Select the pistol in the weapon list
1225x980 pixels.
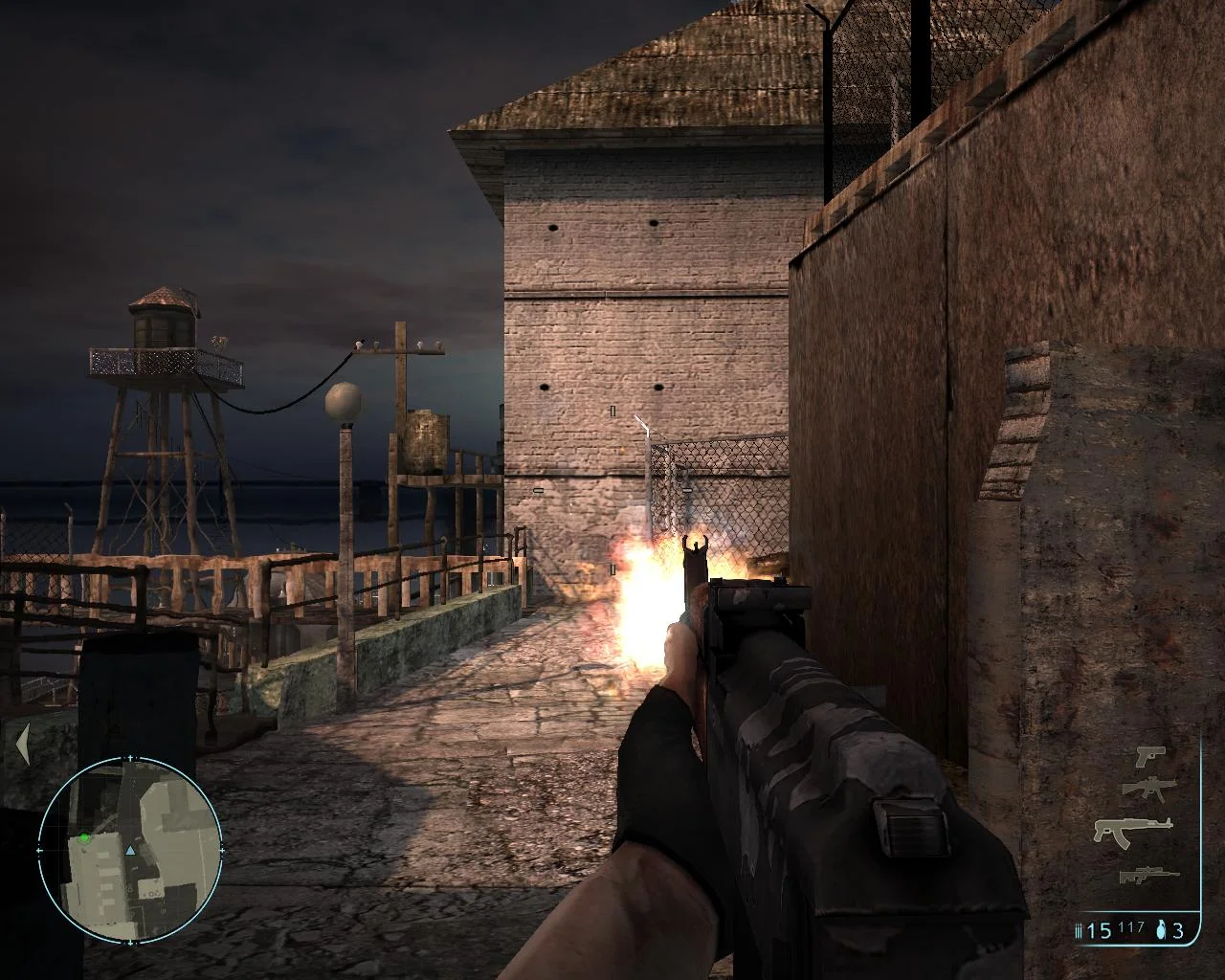1149,756
